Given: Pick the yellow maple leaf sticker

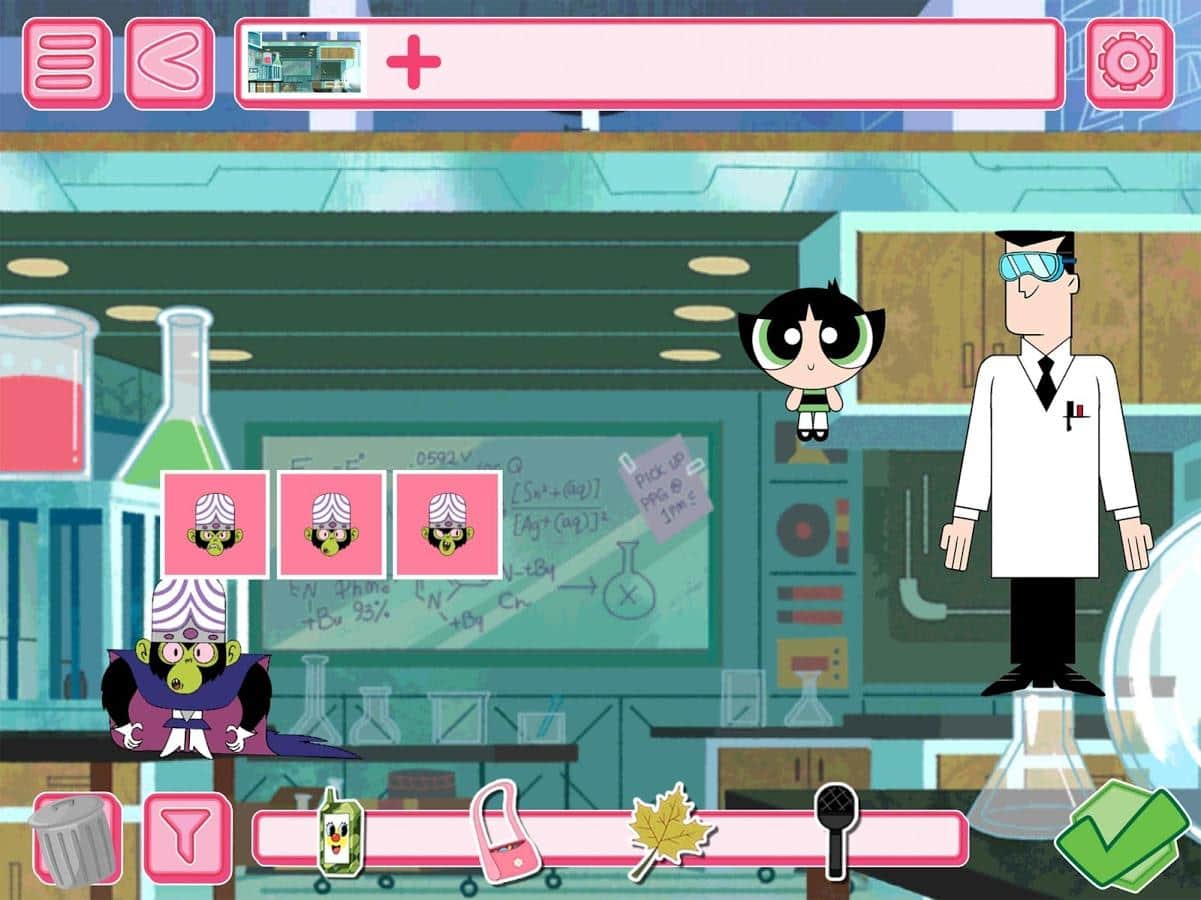Looking at the screenshot, I should click(x=668, y=830).
